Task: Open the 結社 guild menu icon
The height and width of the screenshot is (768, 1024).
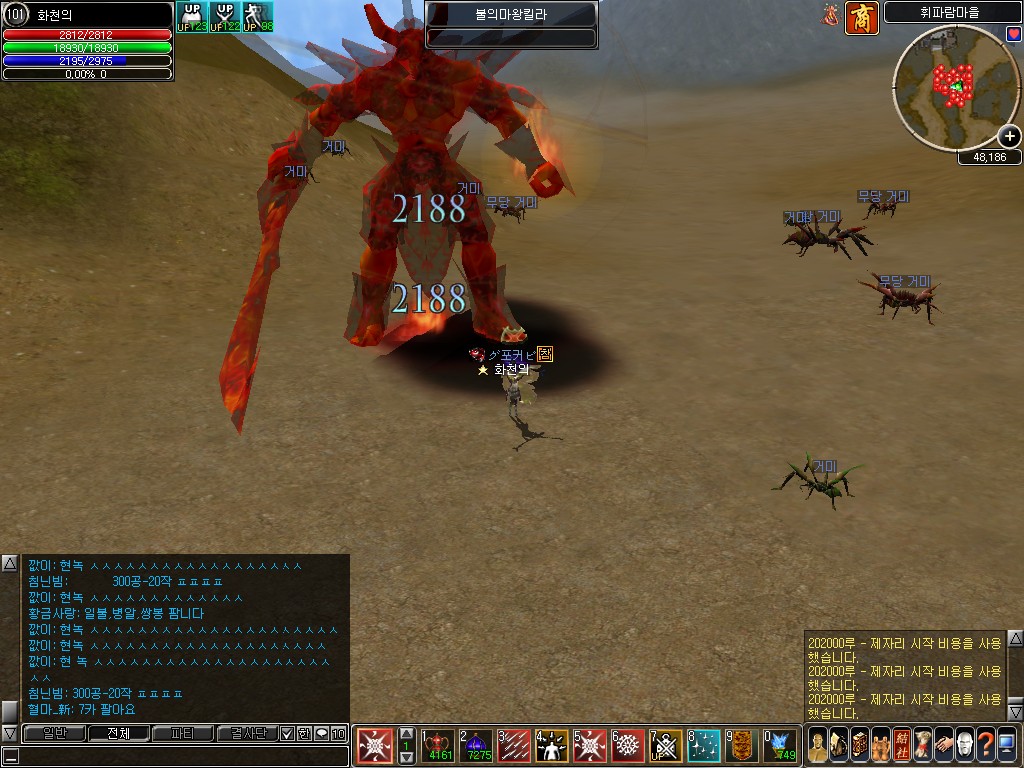Action: tap(901, 744)
